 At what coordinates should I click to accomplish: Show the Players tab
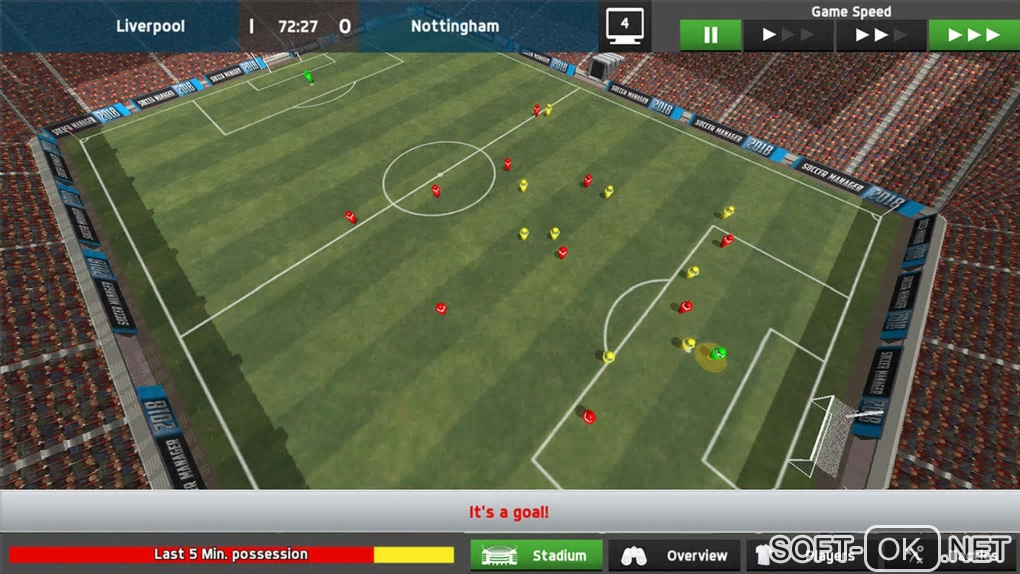pos(808,555)
